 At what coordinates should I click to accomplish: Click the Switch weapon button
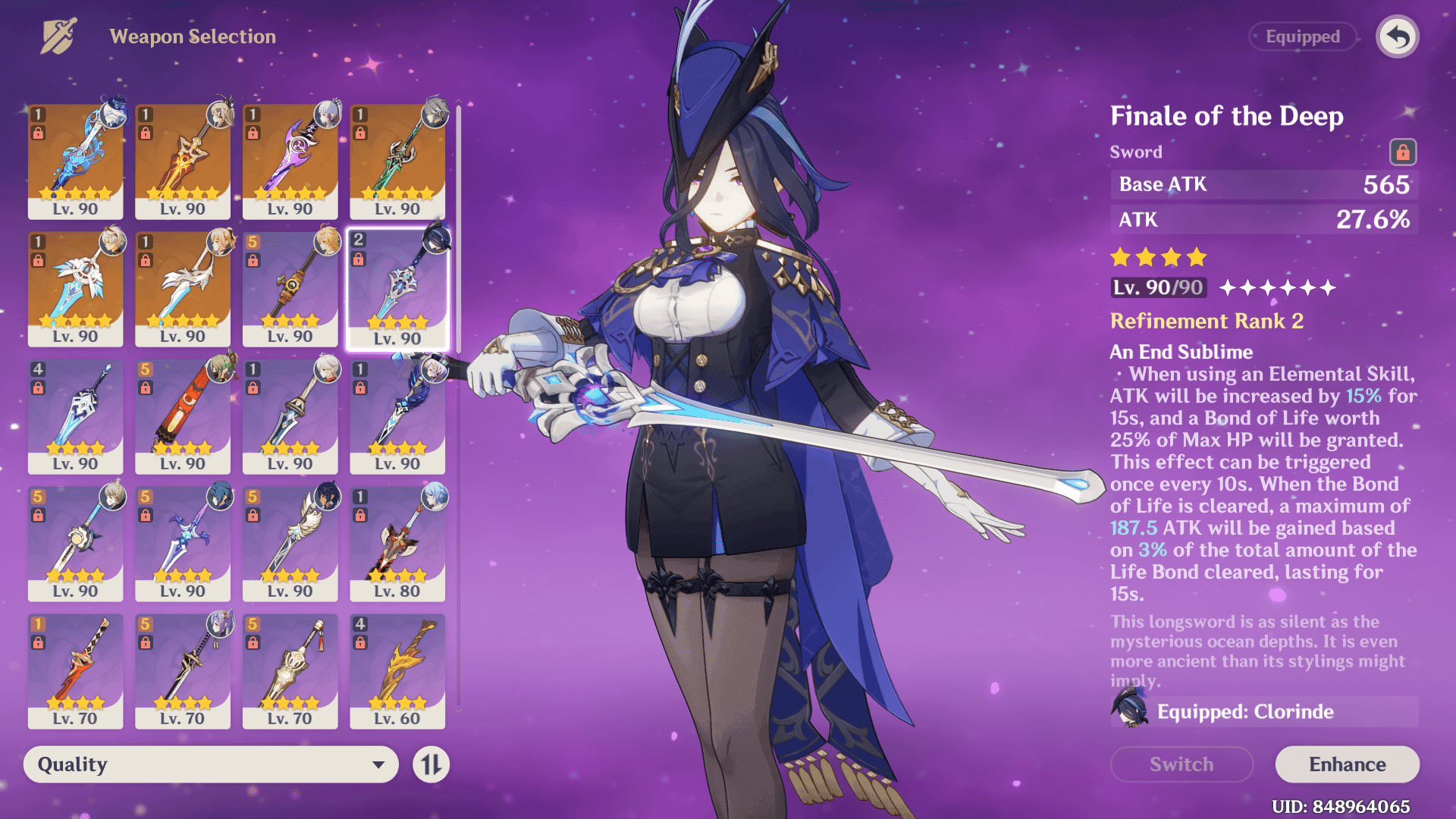1181,764
